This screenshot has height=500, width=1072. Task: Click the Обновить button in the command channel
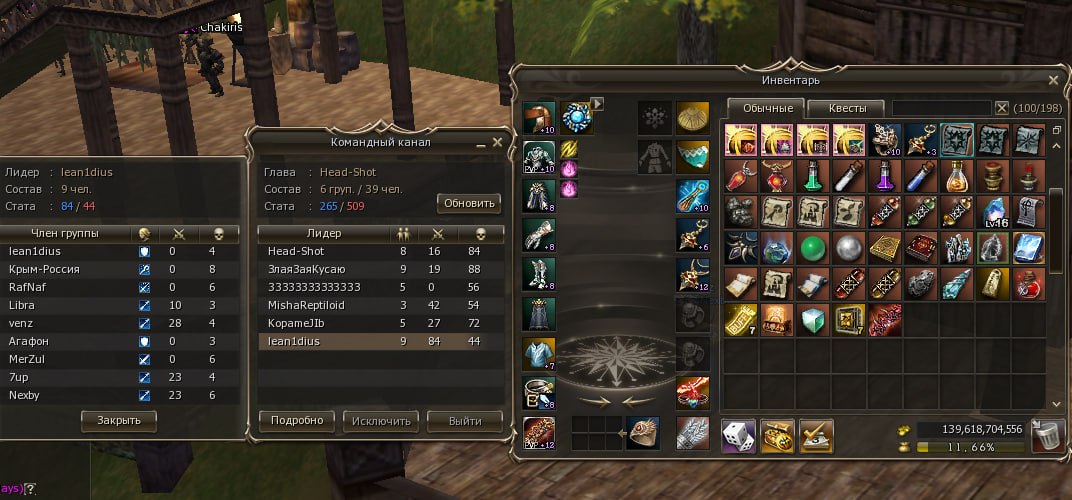468,203
